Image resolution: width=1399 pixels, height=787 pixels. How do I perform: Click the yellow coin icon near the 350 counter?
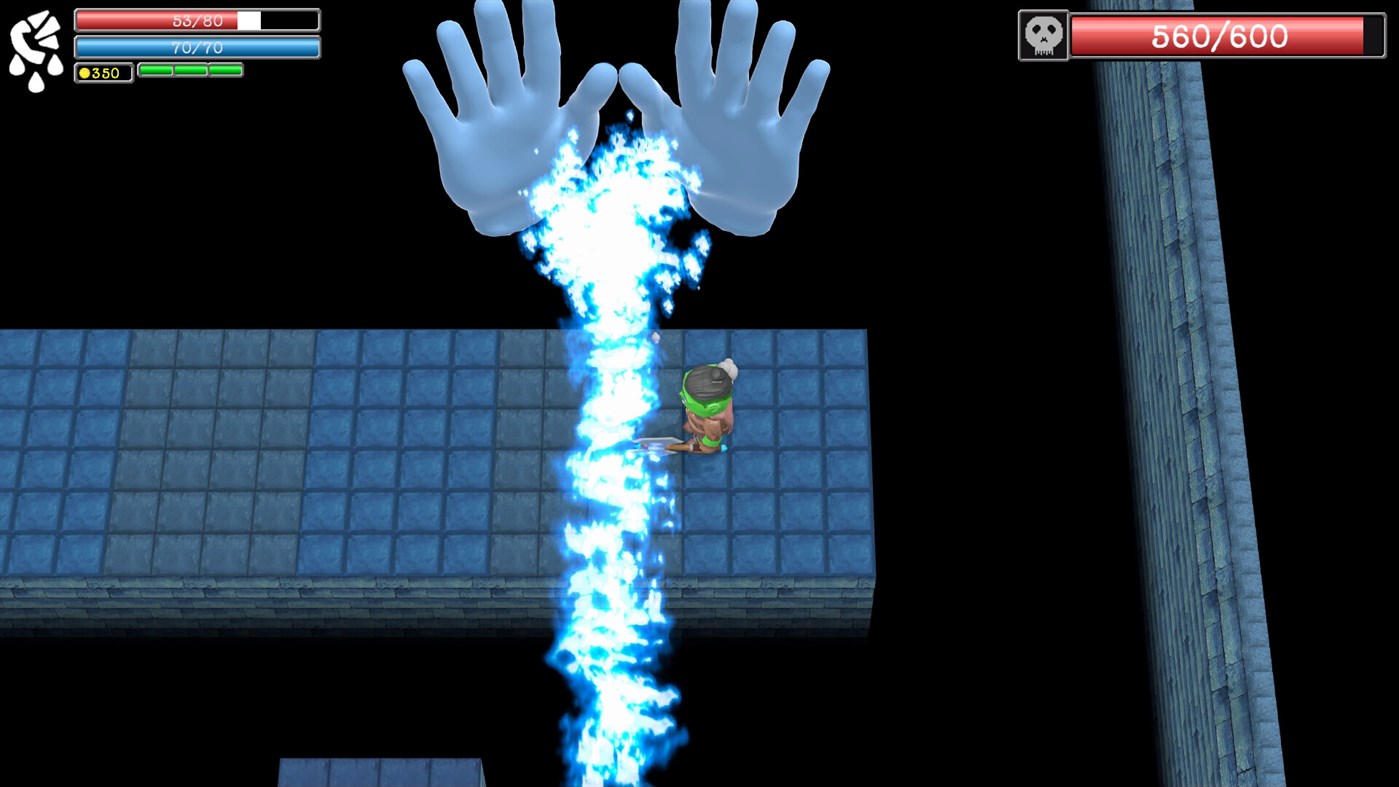tap(83, 71)
